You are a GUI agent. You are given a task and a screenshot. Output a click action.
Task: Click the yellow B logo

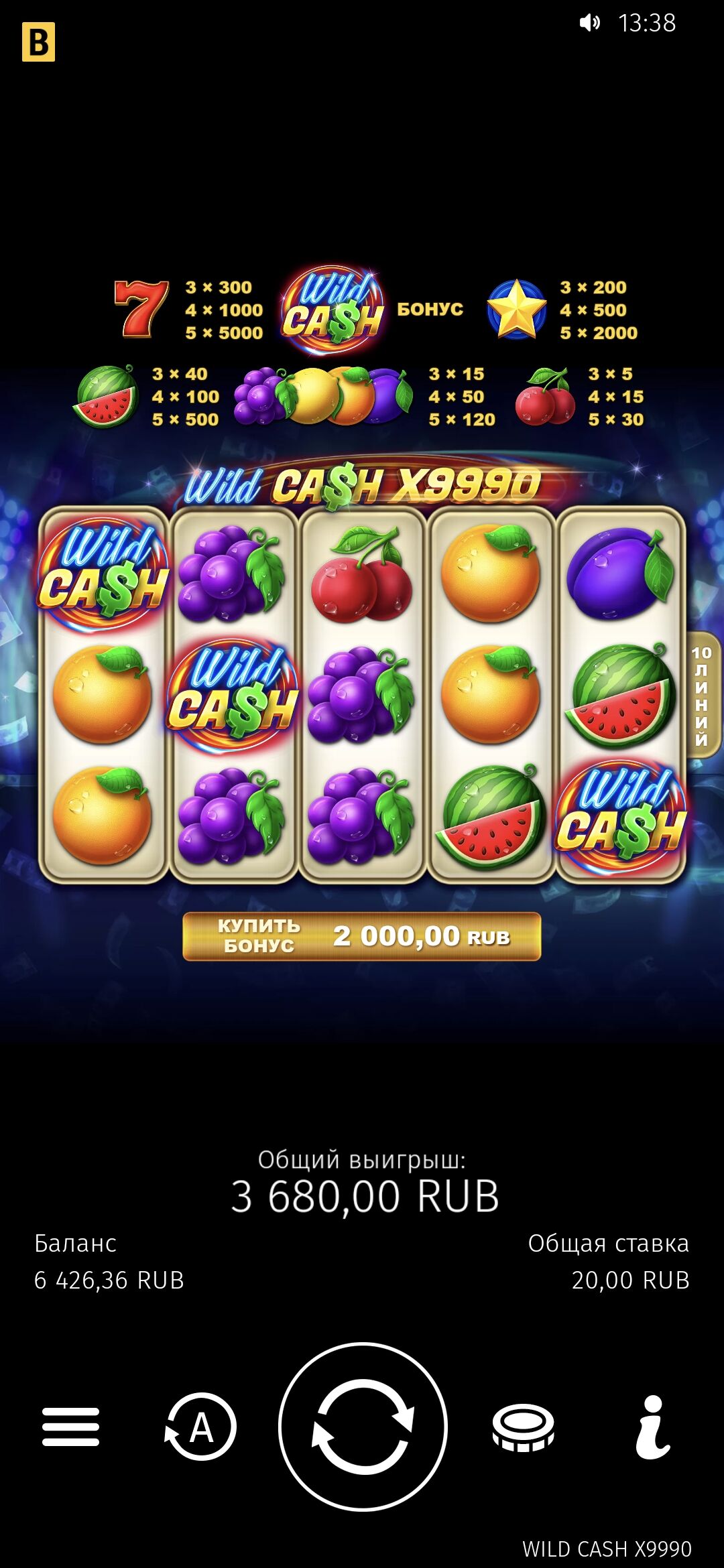38,42
